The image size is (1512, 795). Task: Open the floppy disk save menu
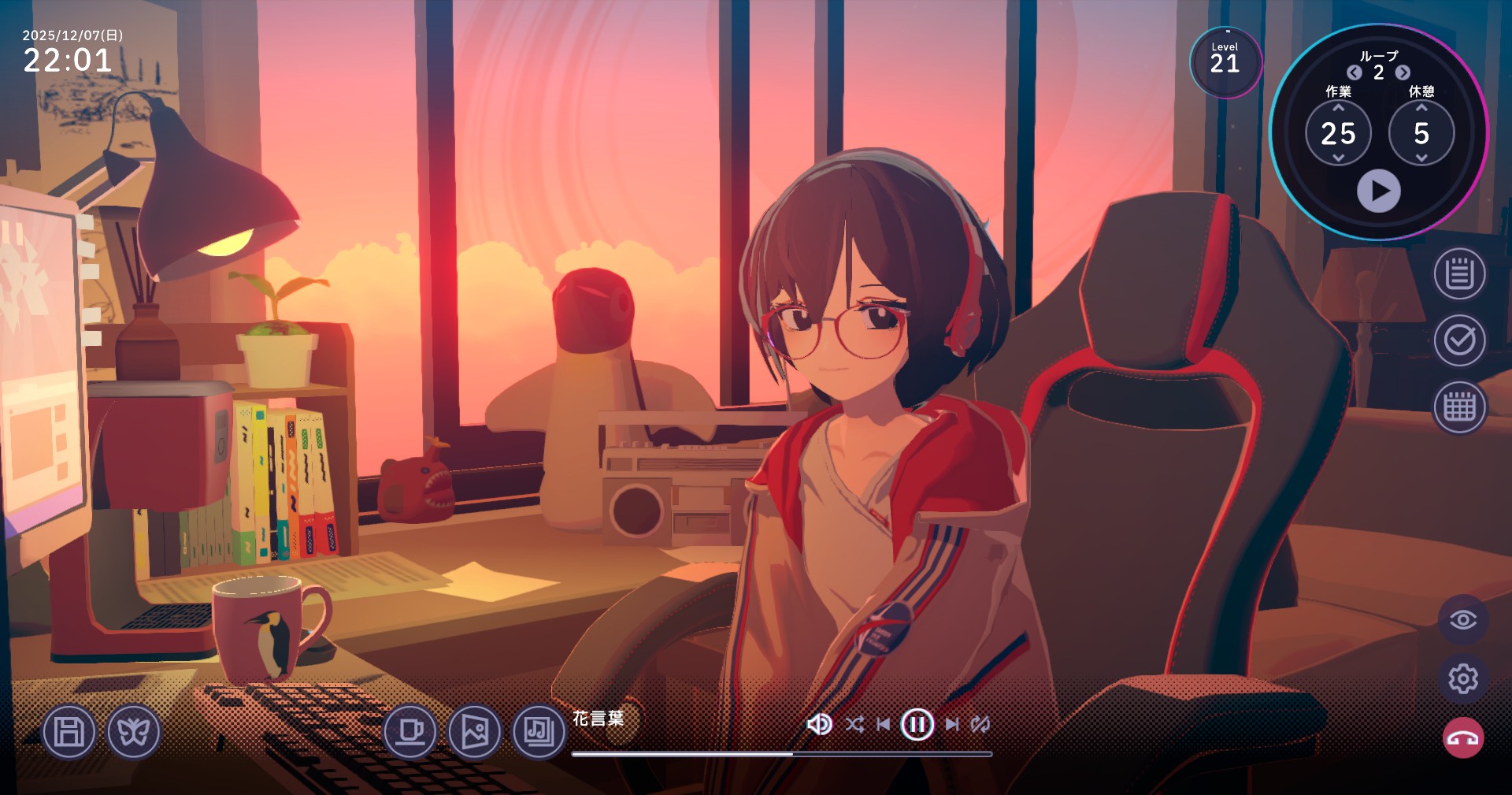point(69,732)
